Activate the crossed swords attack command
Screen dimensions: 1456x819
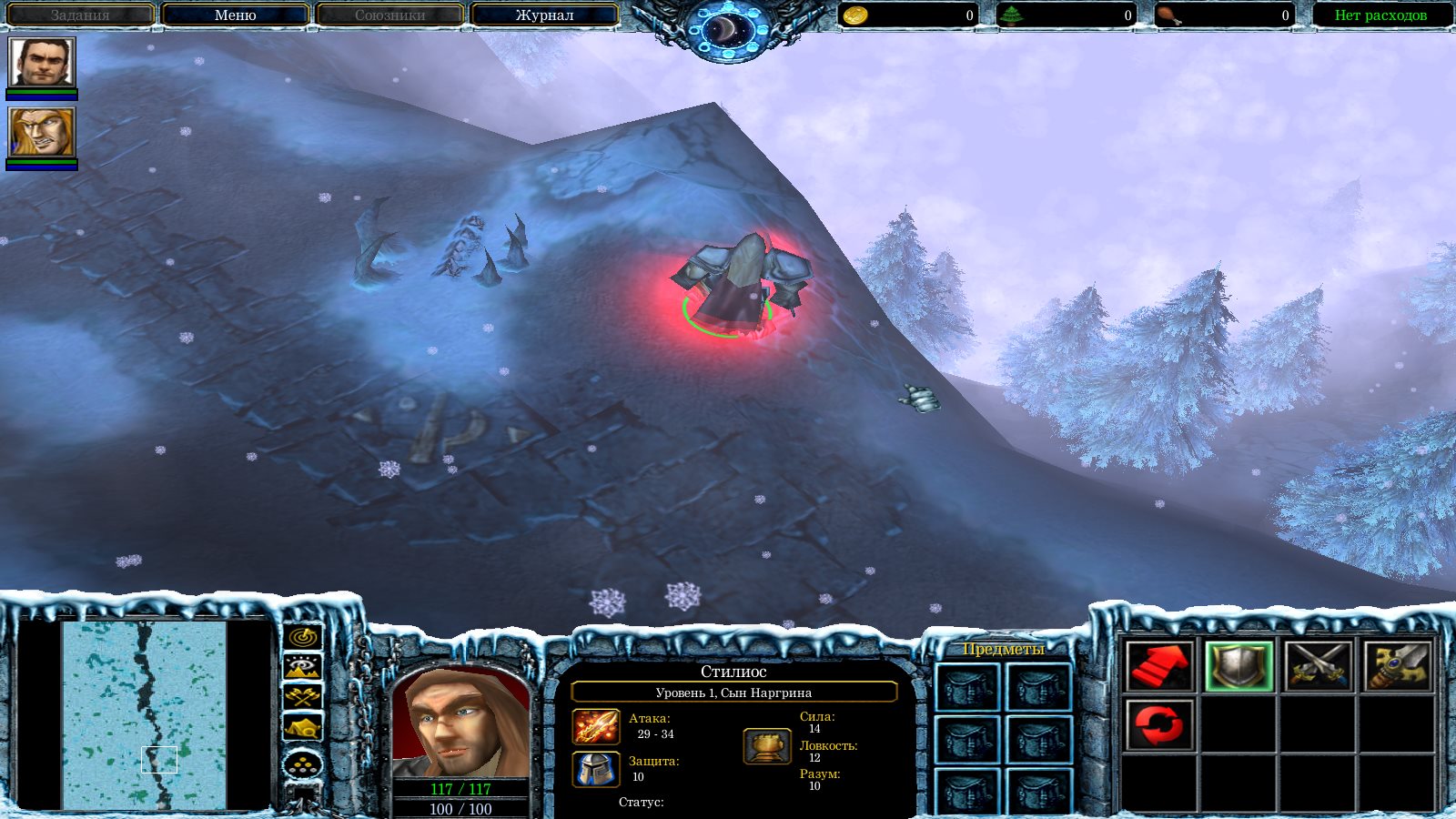pos(1318,666)
